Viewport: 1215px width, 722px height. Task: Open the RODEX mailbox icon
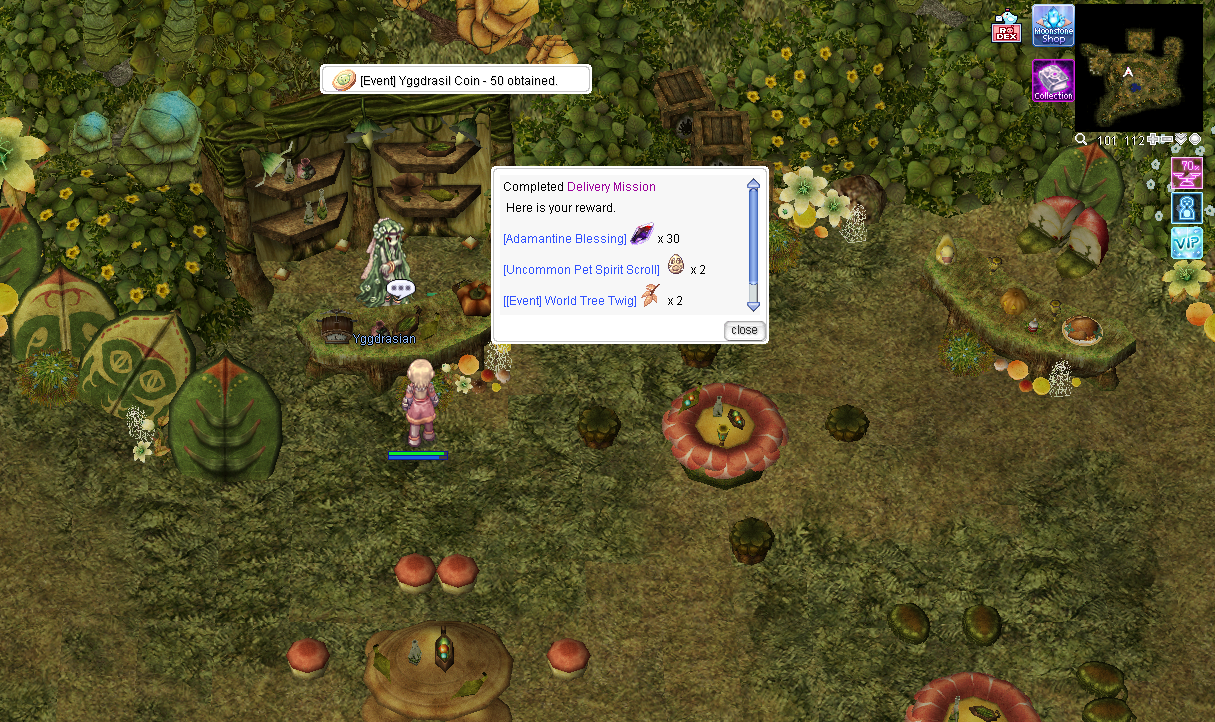coord(1006,28)
